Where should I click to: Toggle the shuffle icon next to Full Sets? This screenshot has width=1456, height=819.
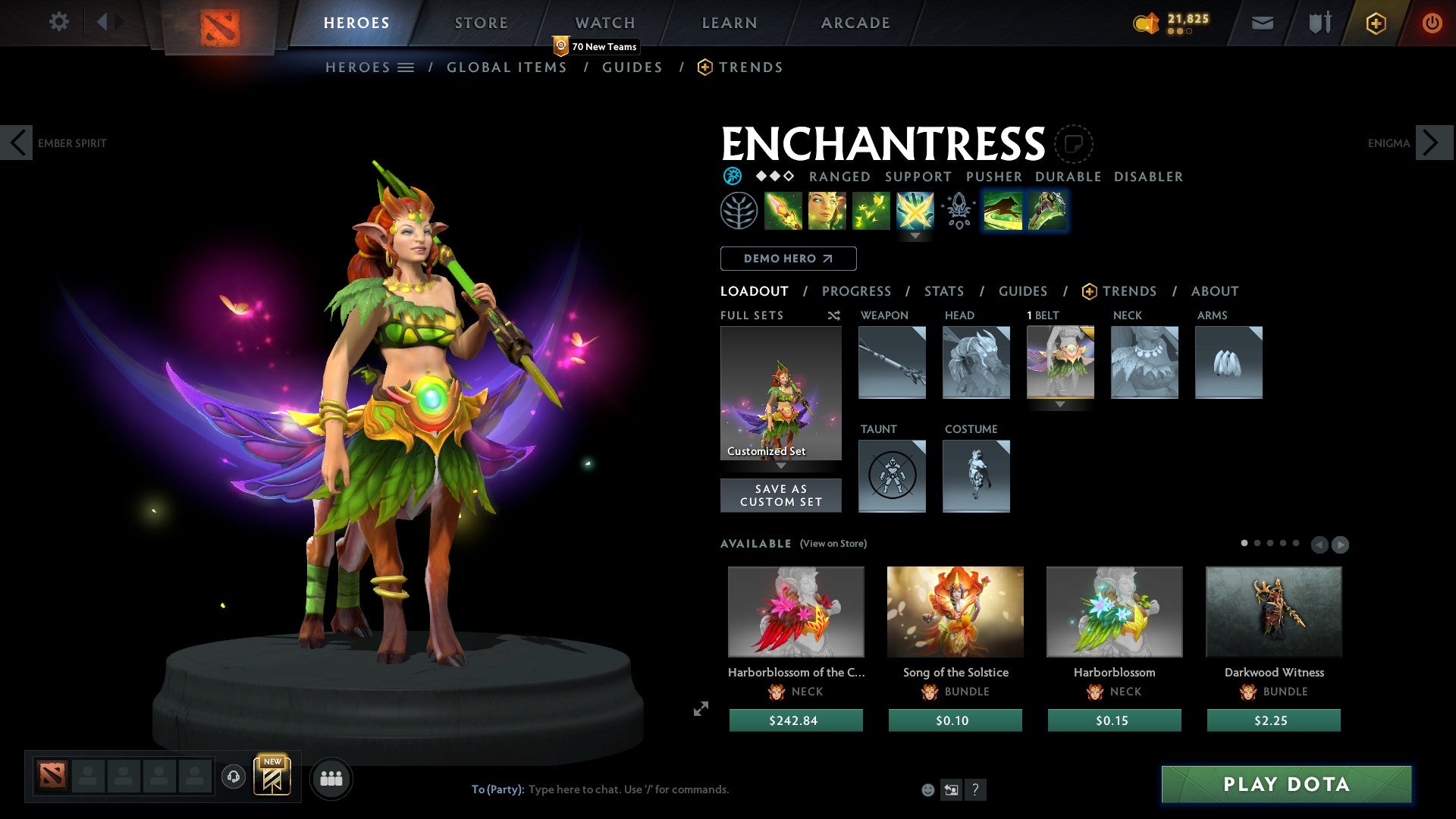click(x=834, y=315)
